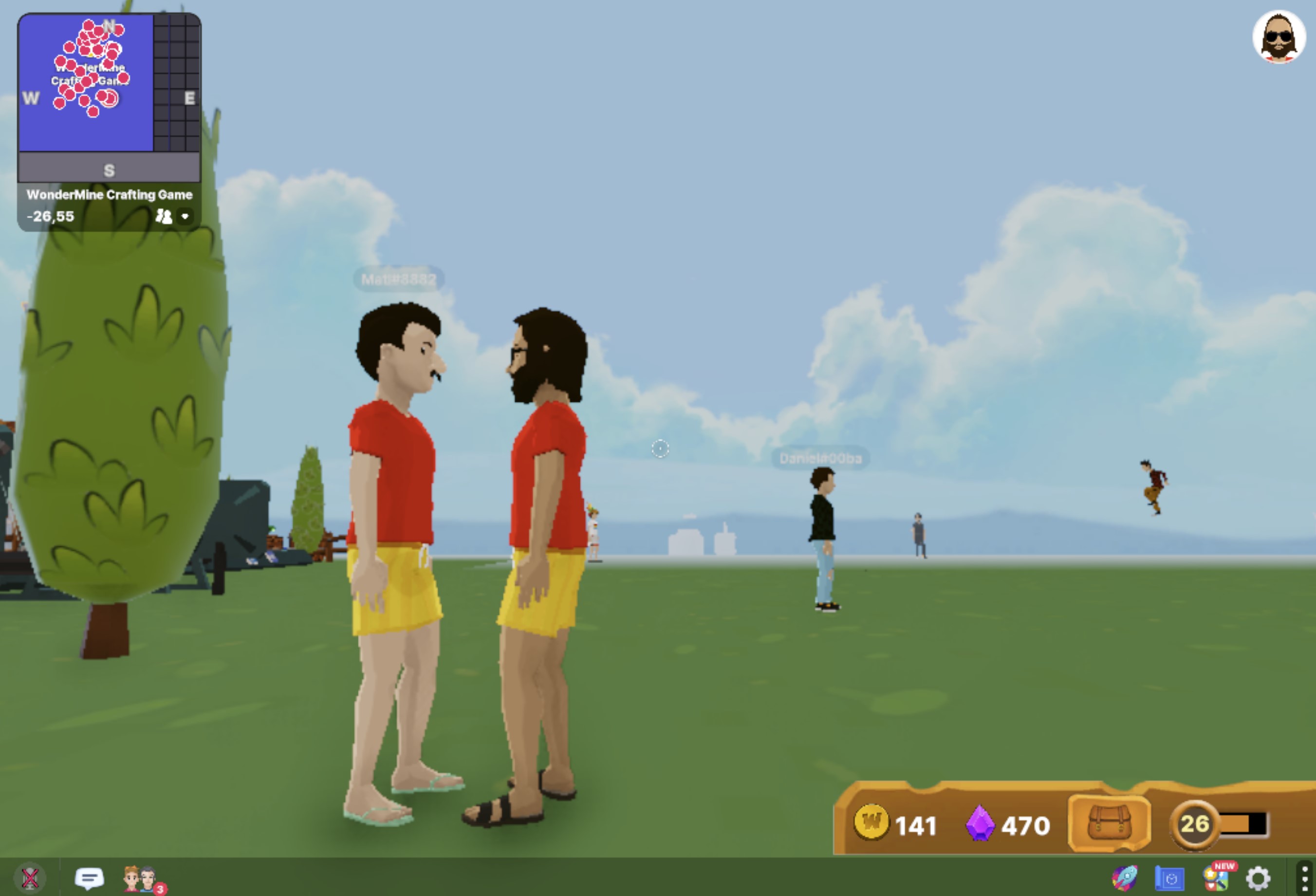Toggle the muted microphone button
Viewport: 1316px width, 896px height.
pos(30,878)
